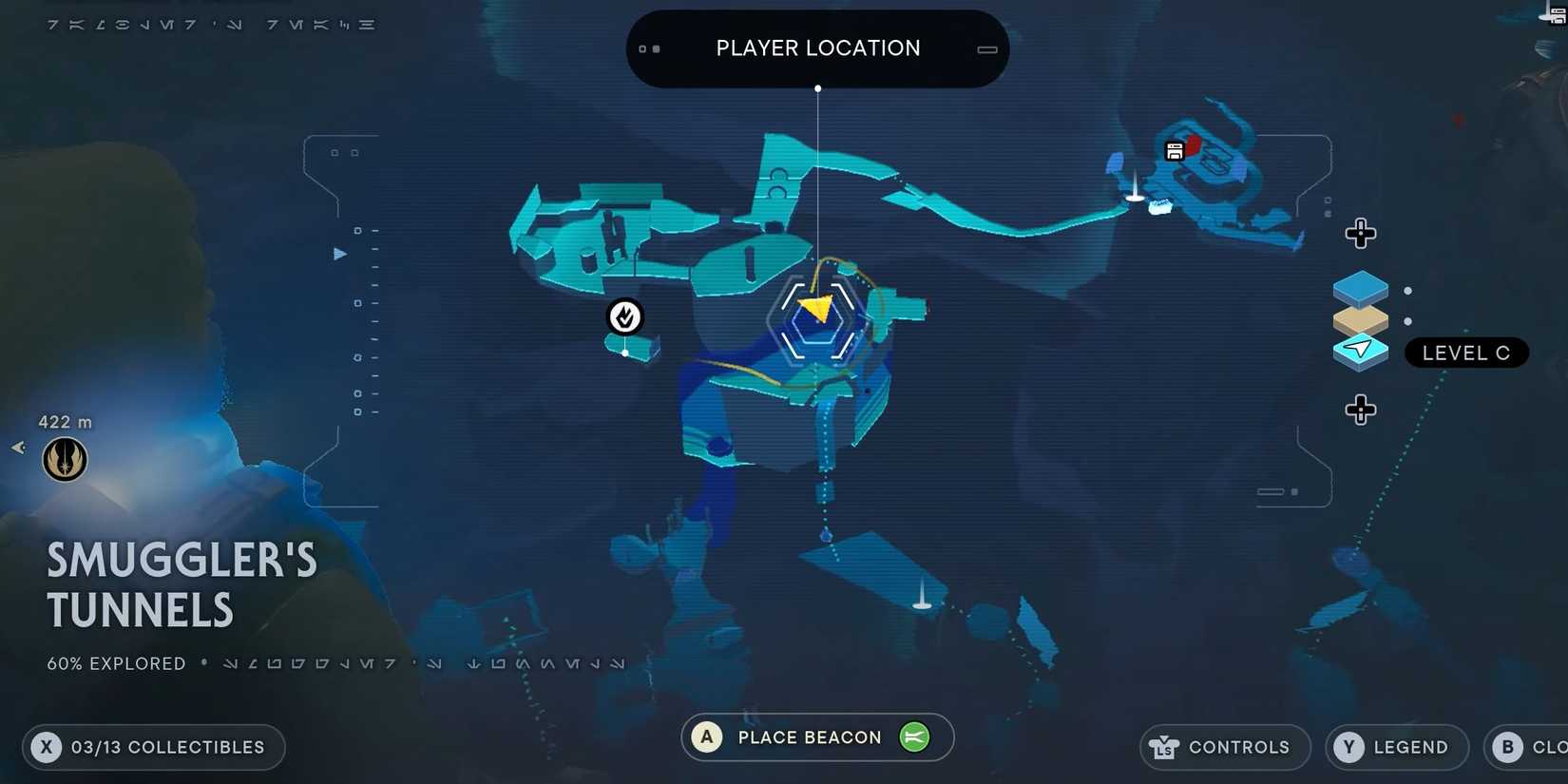Click the upper D-pad cross icon
Image resolution: width=1568 pixels, height=784 pixels.
tap(1361, 233)
